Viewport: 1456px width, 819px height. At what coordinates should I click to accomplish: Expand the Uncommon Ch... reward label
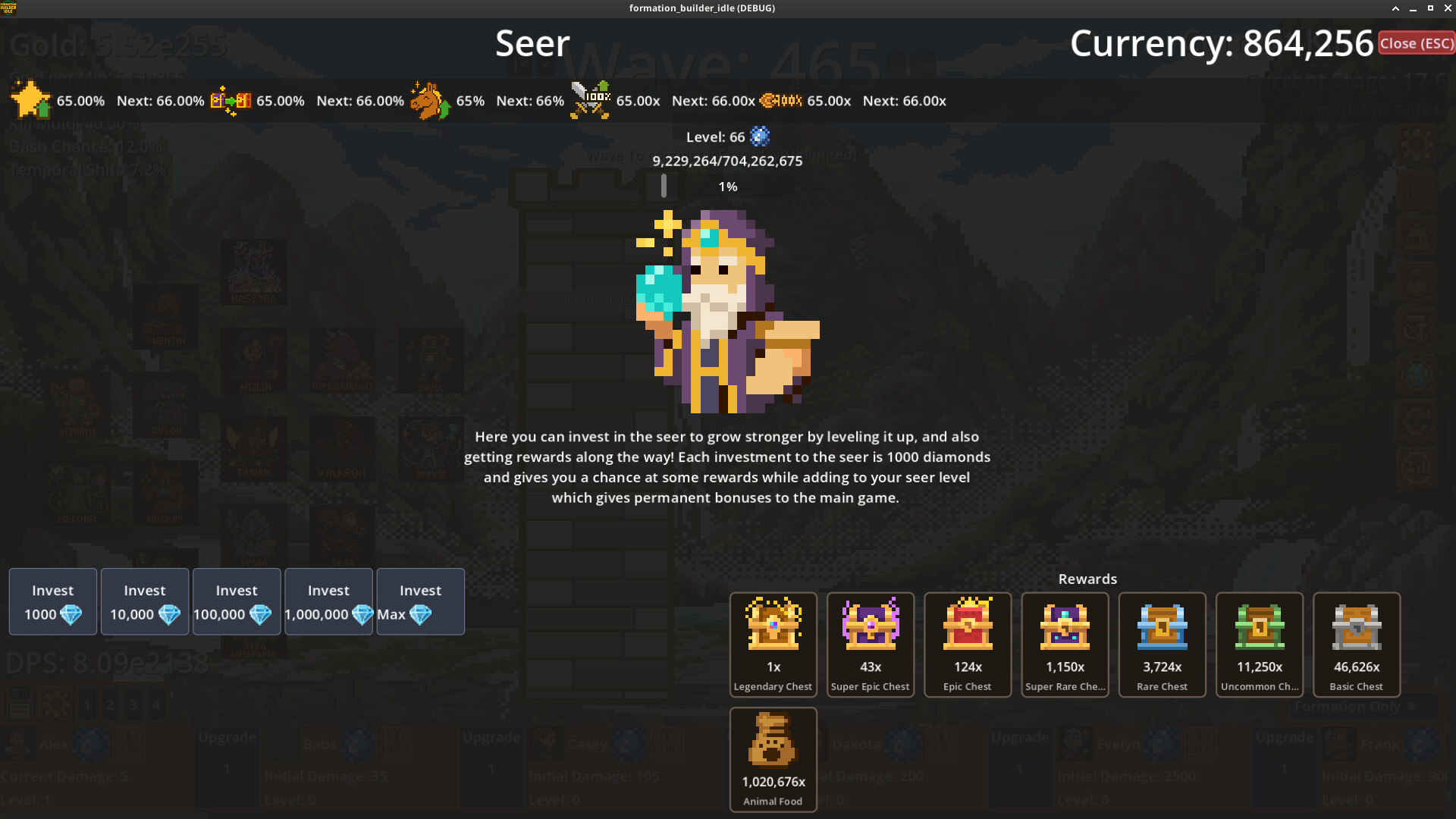click(x=1259, y=686)
